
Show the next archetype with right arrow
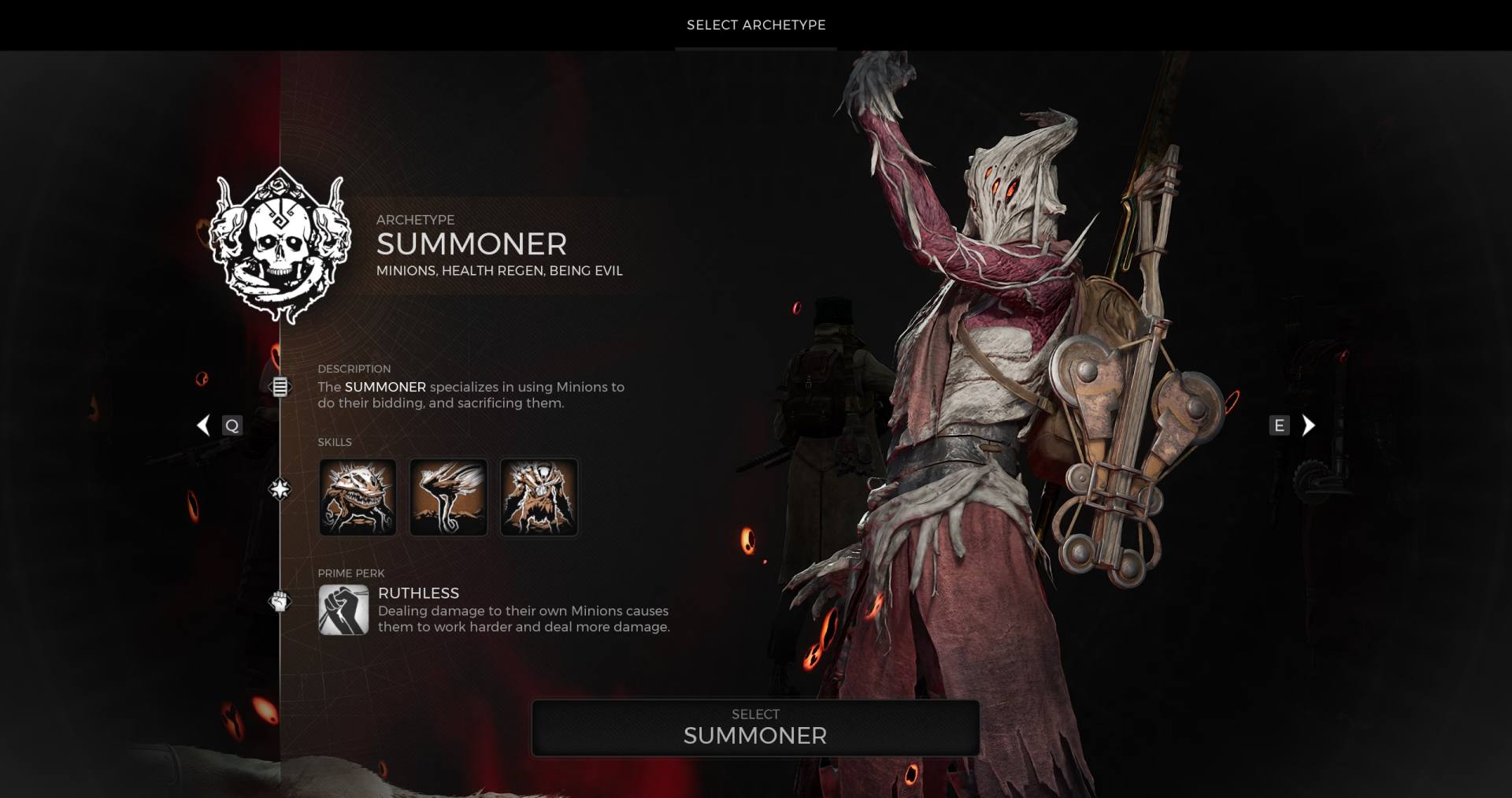[x=1308, y=425]
